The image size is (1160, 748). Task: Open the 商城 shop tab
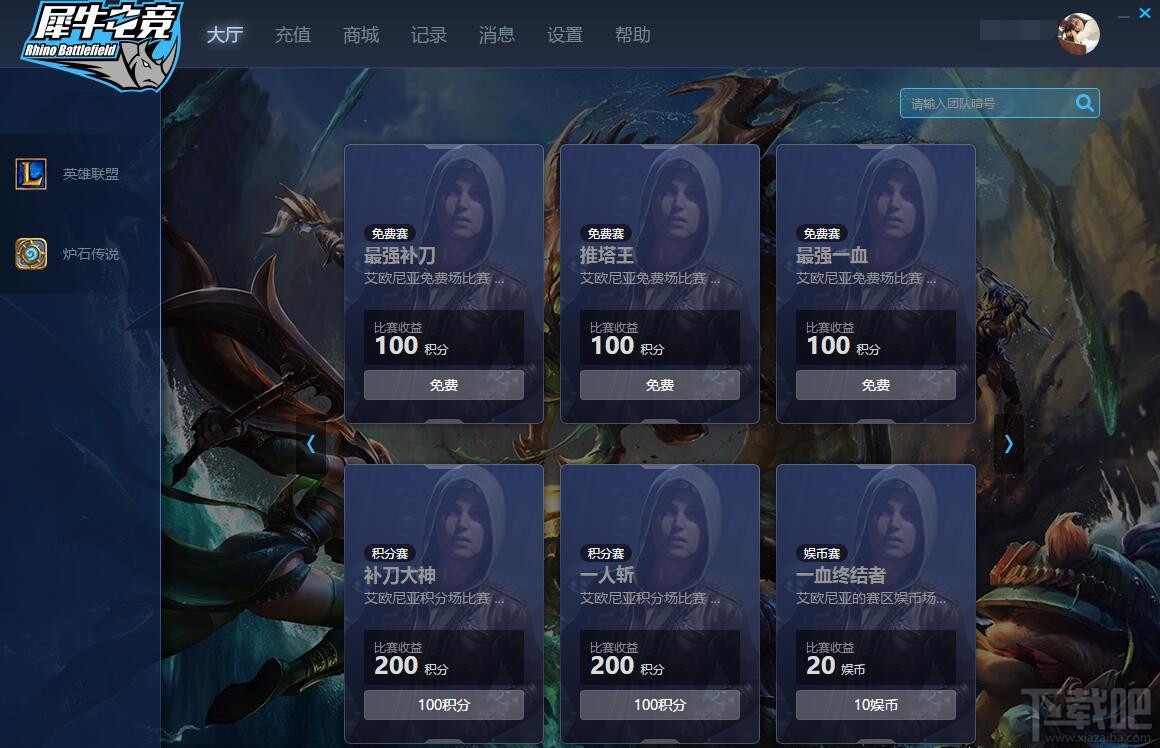tap(361, 35)
